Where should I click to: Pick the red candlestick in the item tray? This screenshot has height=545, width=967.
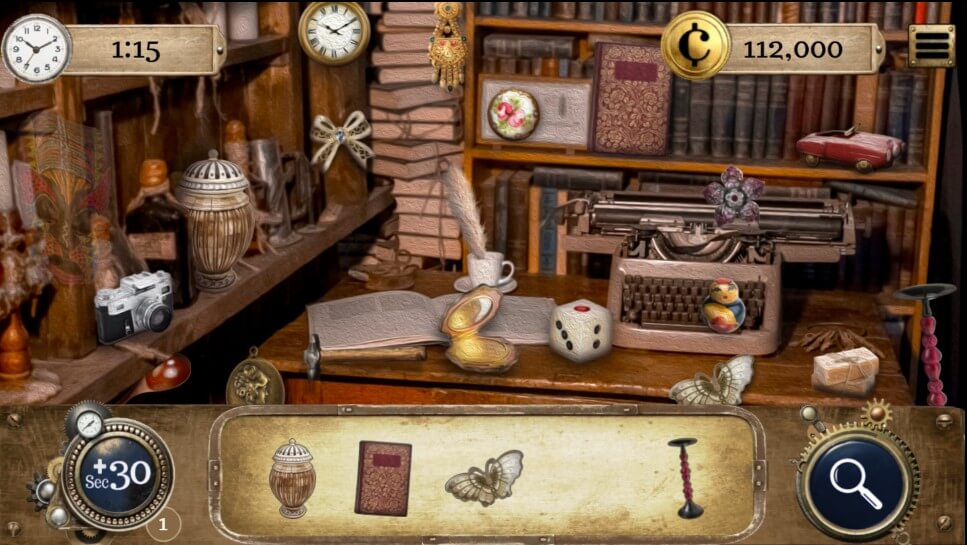pyautogui.click(x=685, y=477)
